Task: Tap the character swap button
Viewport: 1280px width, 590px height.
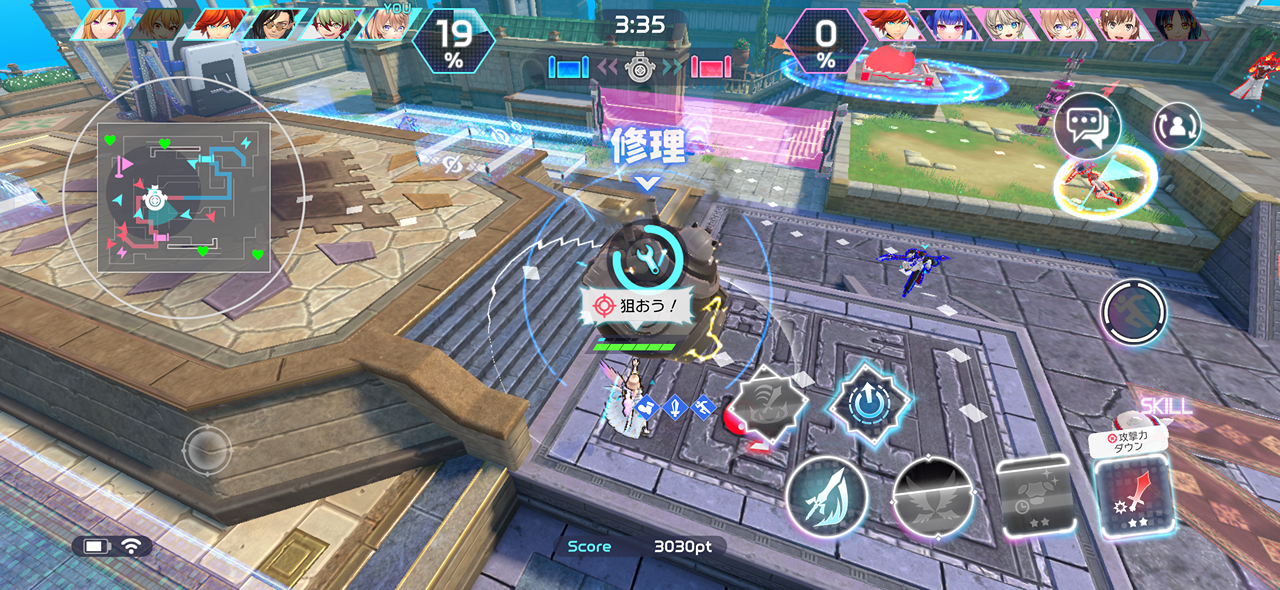Action: coord(1177,126)
